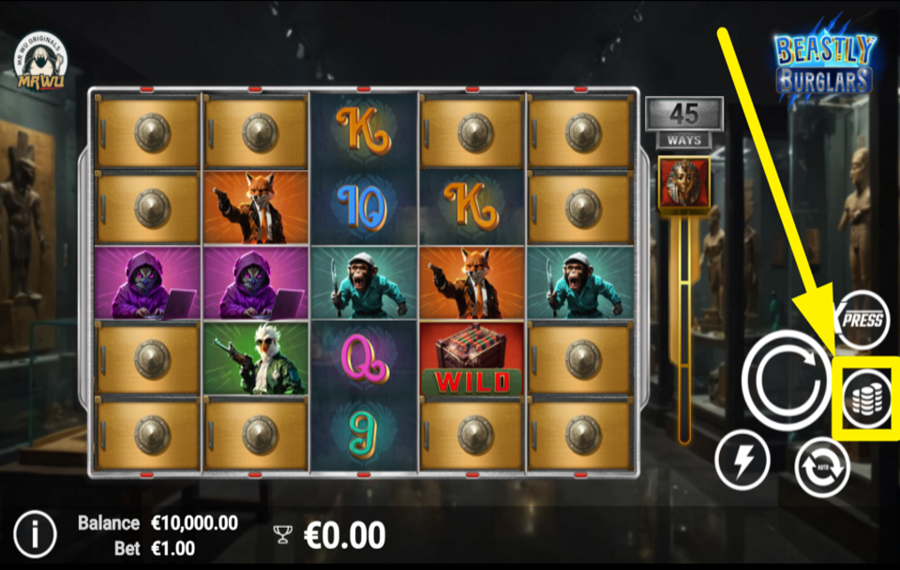The width and height of the screenshot is (900, 570).
Task: Open the autoplay spin options
Action: [x=822, y=465]
